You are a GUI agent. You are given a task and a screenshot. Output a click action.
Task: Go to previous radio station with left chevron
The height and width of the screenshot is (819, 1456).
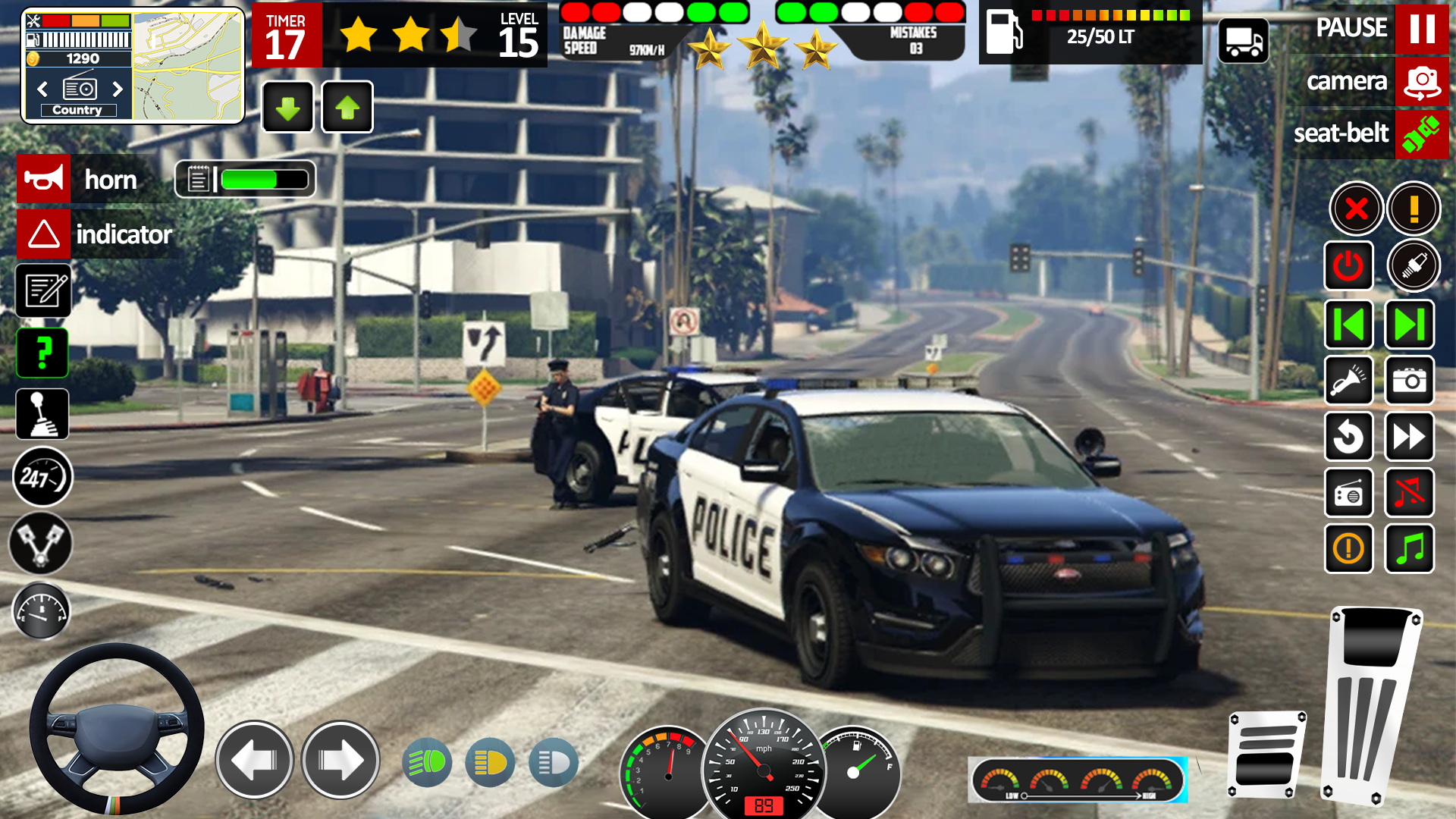coord(42,89)
